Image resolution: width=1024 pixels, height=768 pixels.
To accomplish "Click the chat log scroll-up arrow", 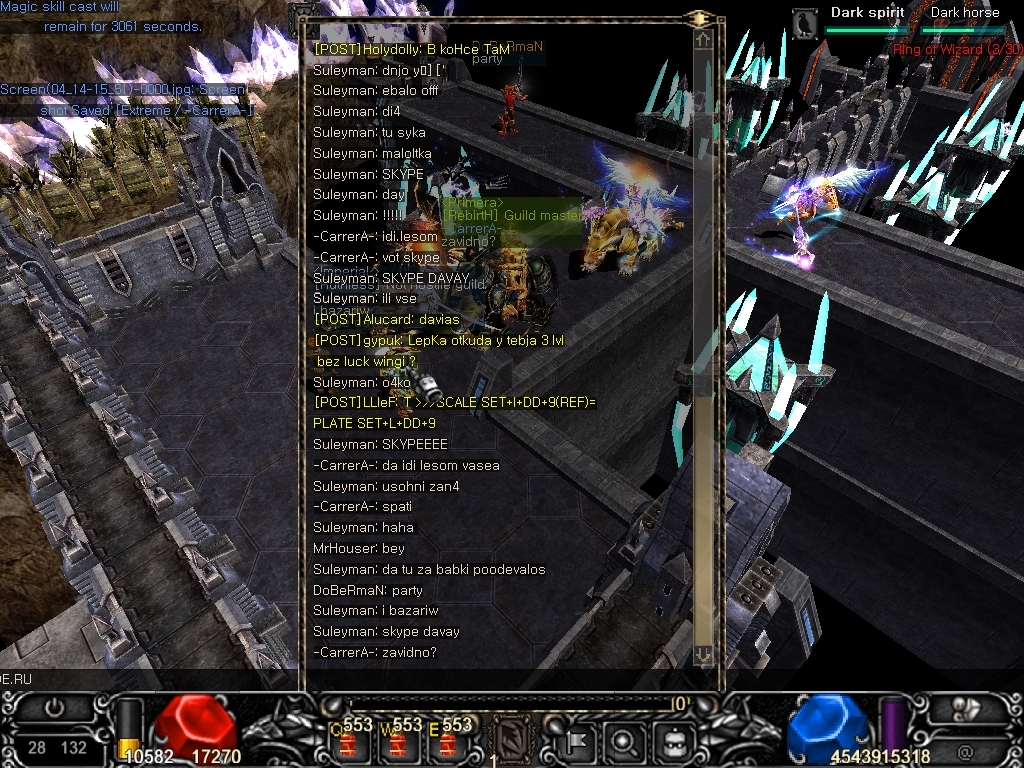I will [703, 40].
